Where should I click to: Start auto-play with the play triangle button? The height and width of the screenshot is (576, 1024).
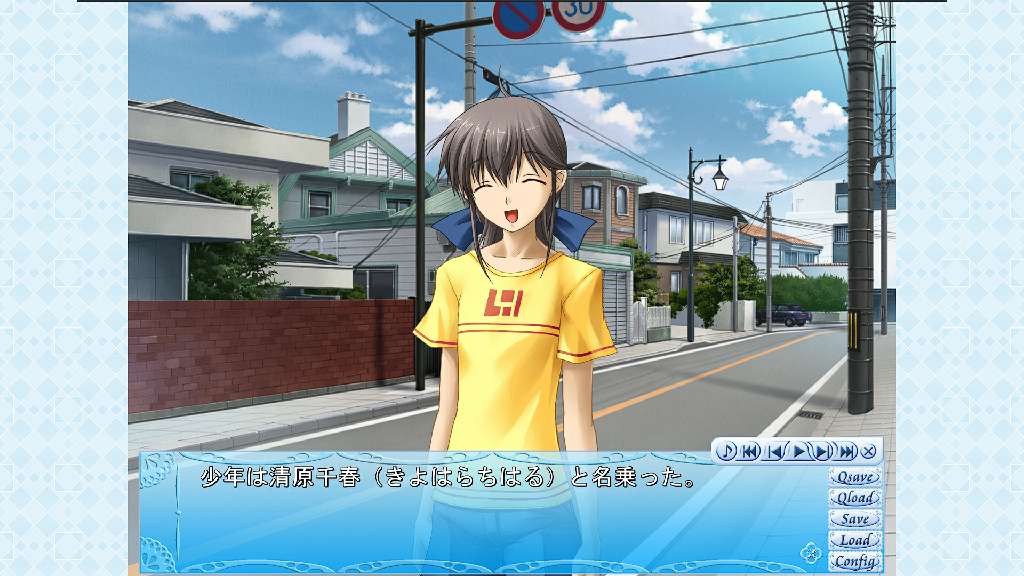tap(798, 451)
